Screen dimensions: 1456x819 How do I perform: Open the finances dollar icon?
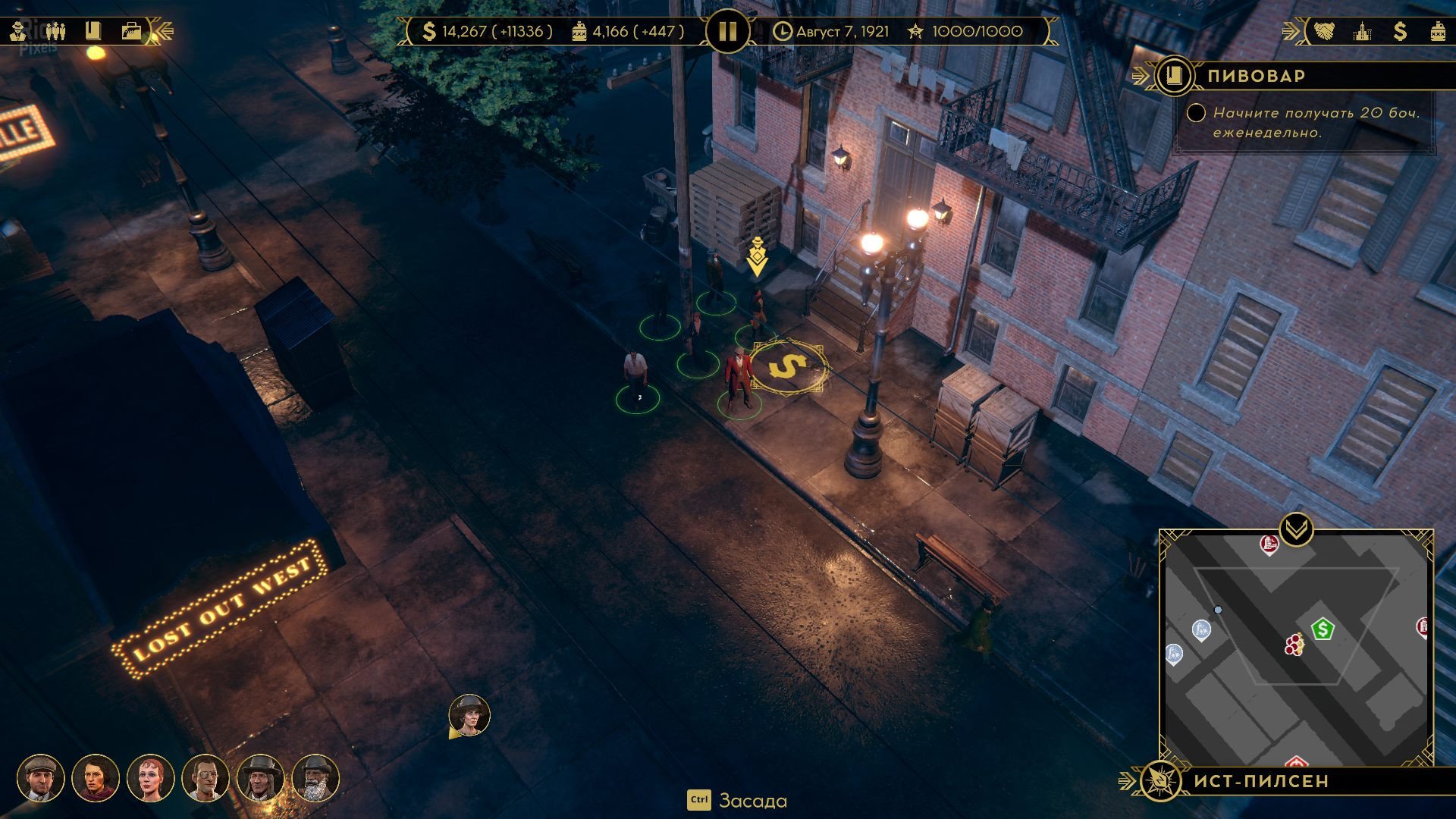(x=1400, y=31)
